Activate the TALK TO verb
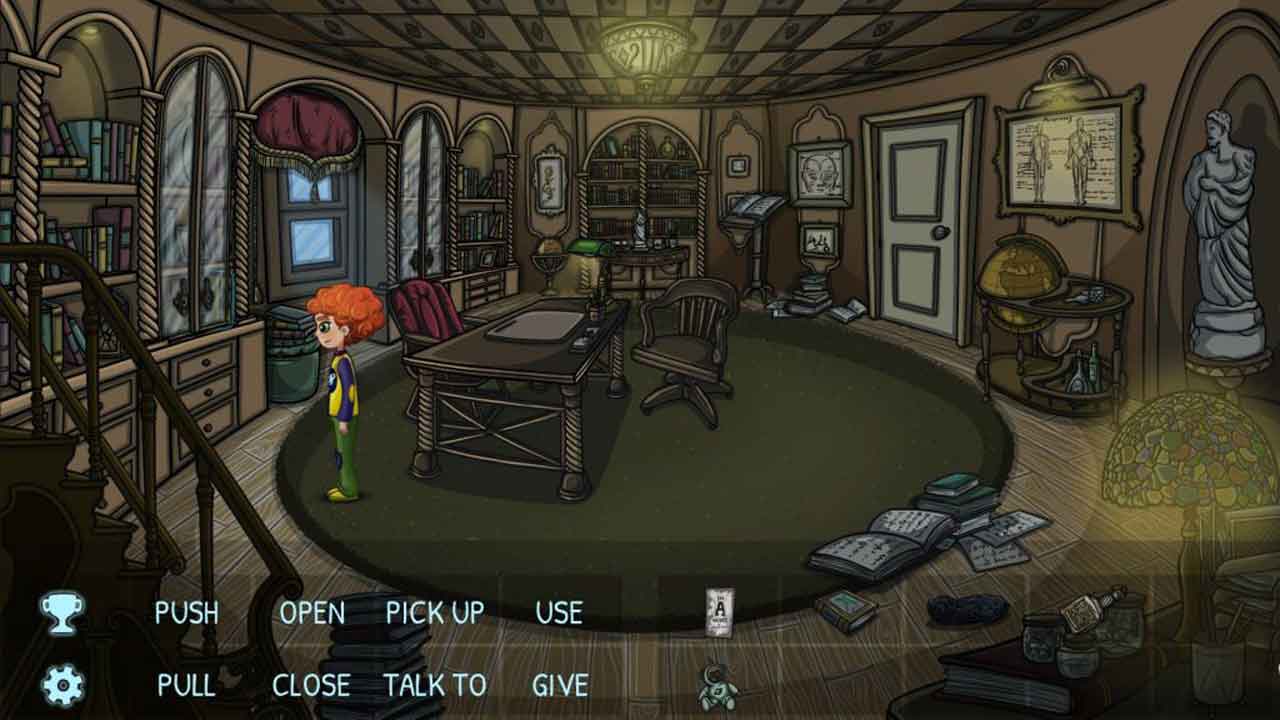This screenshot has width=1280, height=720. click(435, 685)
